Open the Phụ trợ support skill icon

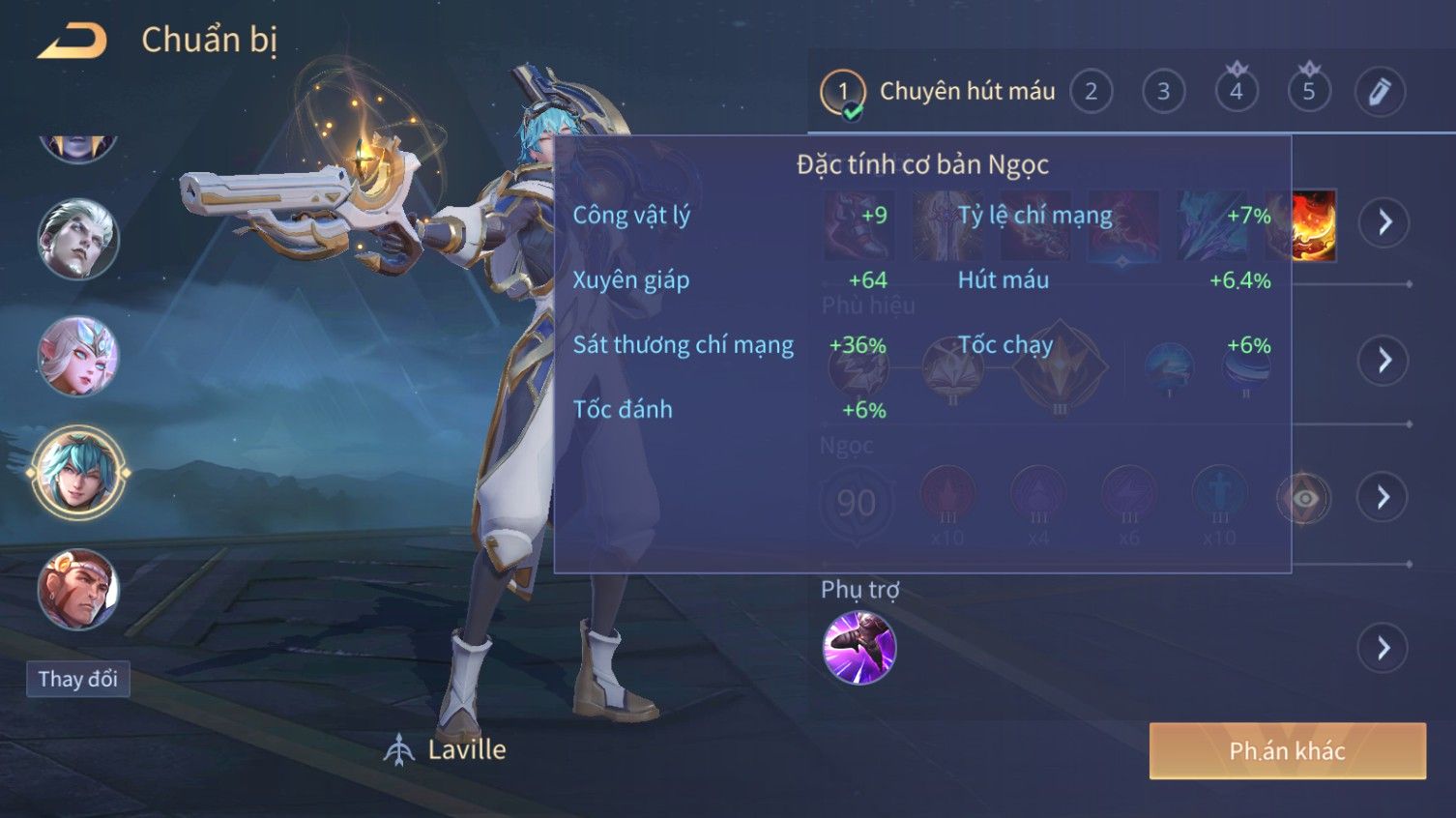859,647
